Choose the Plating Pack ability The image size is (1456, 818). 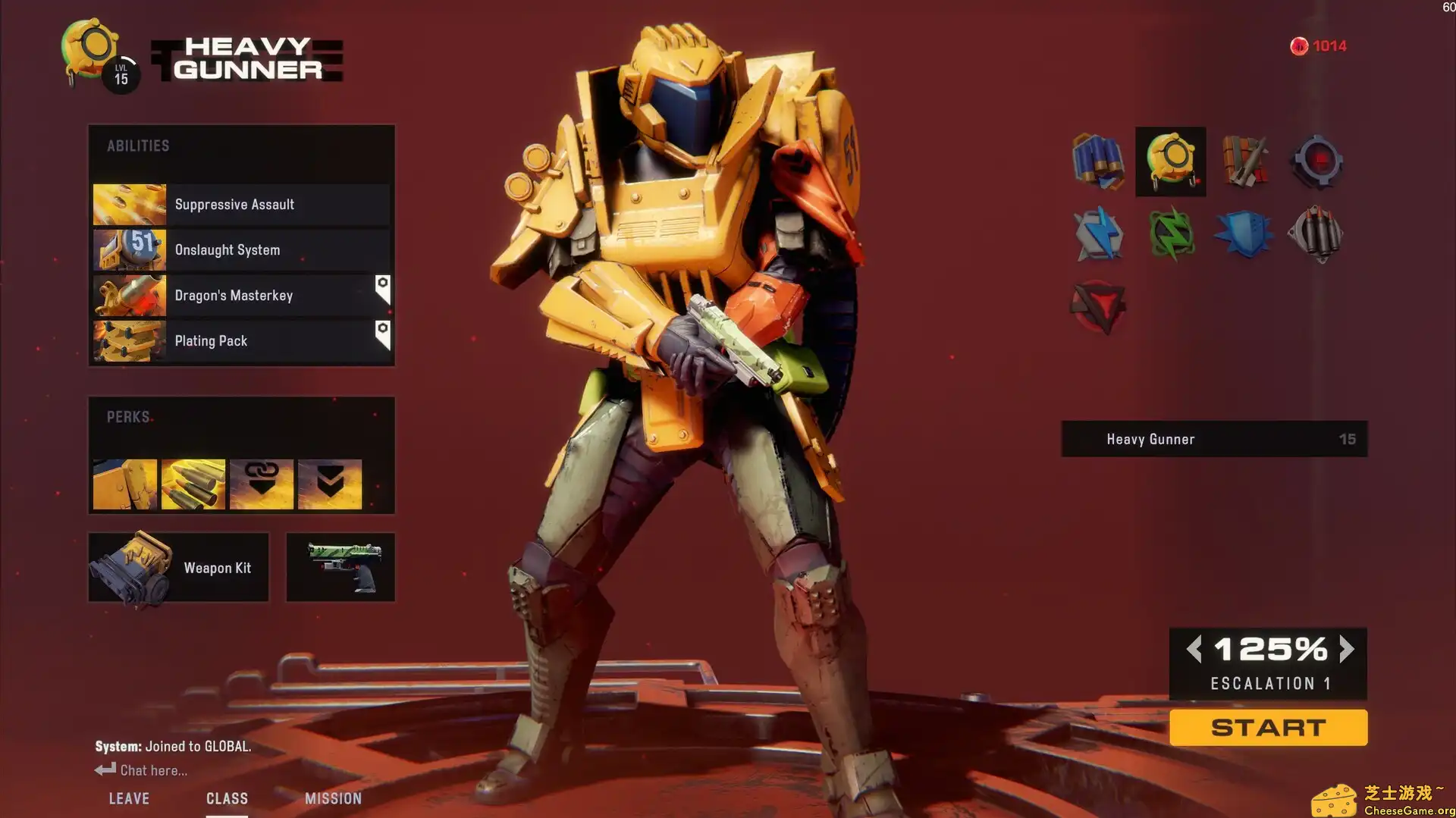click(241, 341)
